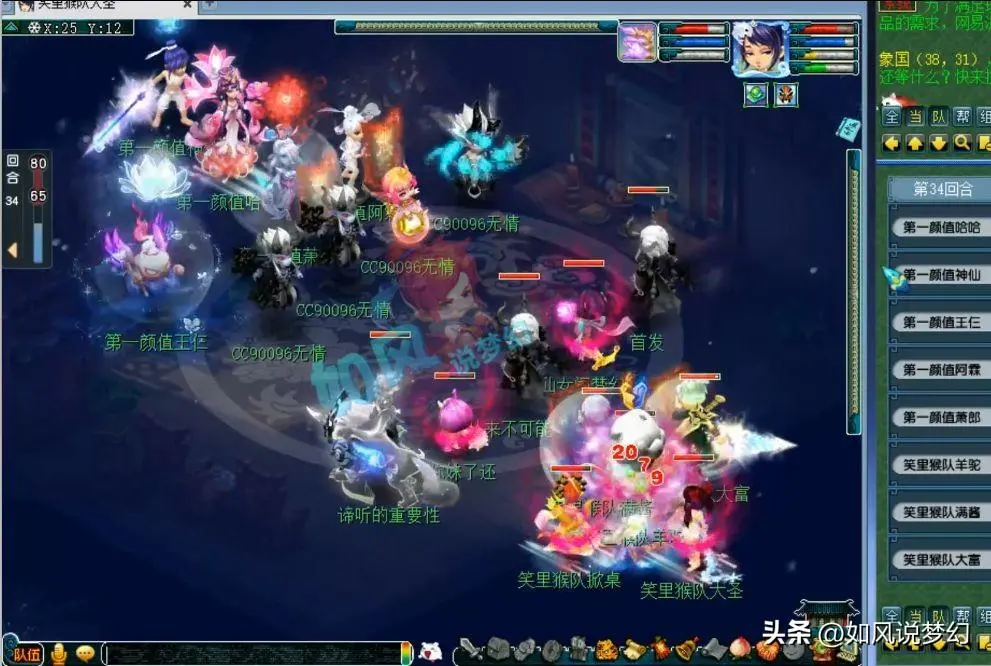Viewport: 991px width, 666px height.
Task: Choose 第一颜值王仨 from the unit list
Action: (941, 322)
